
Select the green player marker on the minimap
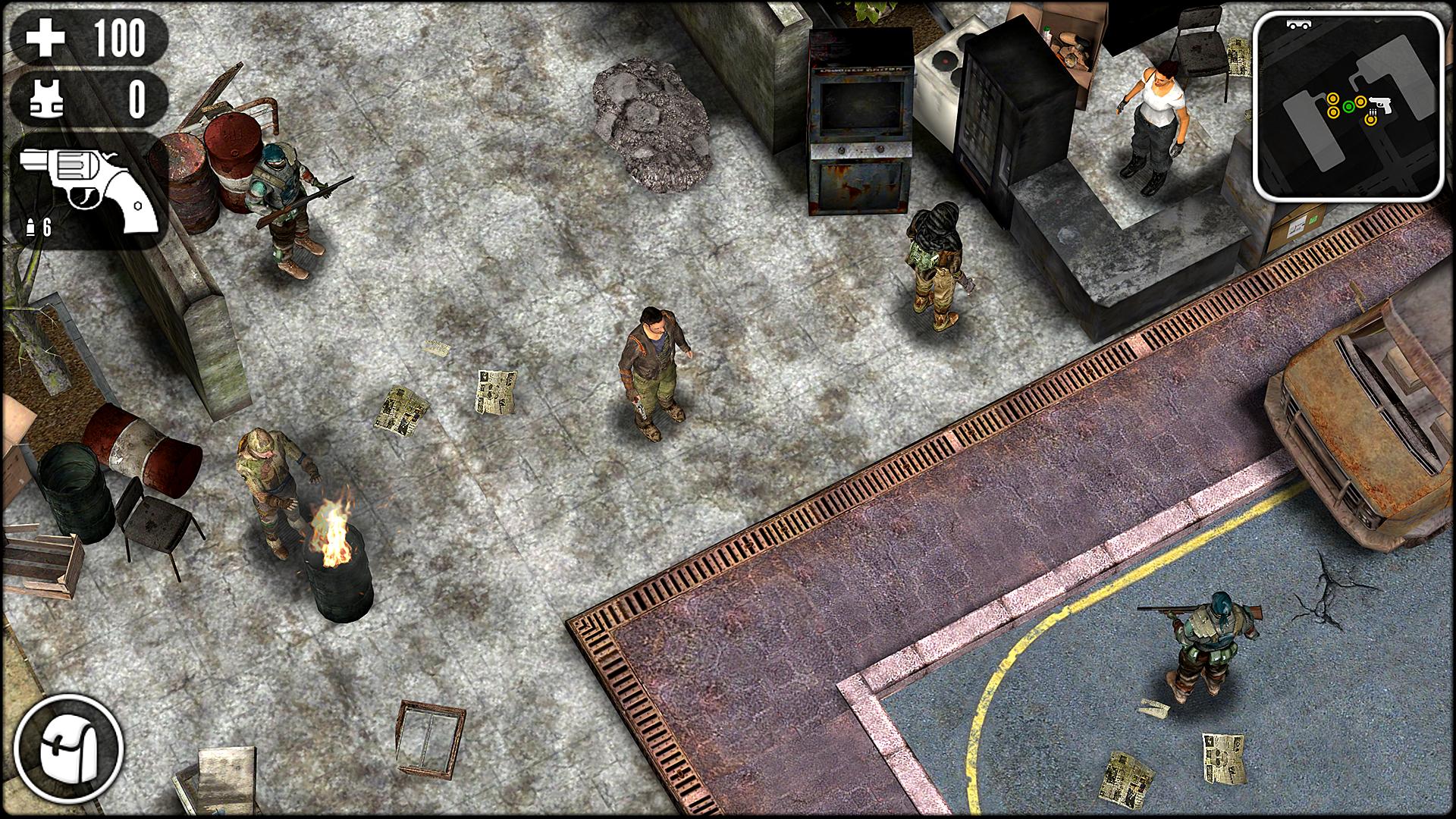click(x=1348, y=106)
